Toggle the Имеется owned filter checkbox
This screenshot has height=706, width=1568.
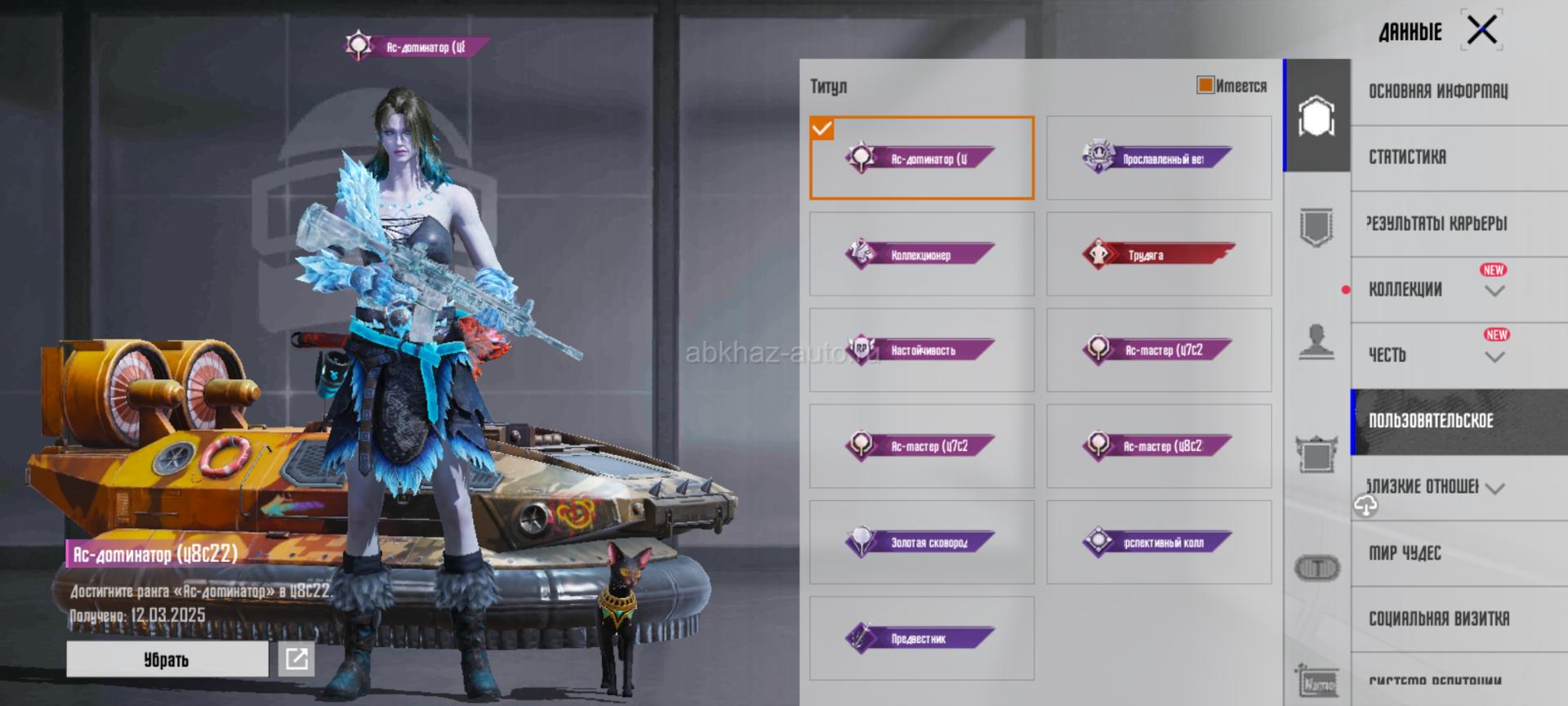click(1205, 85)
